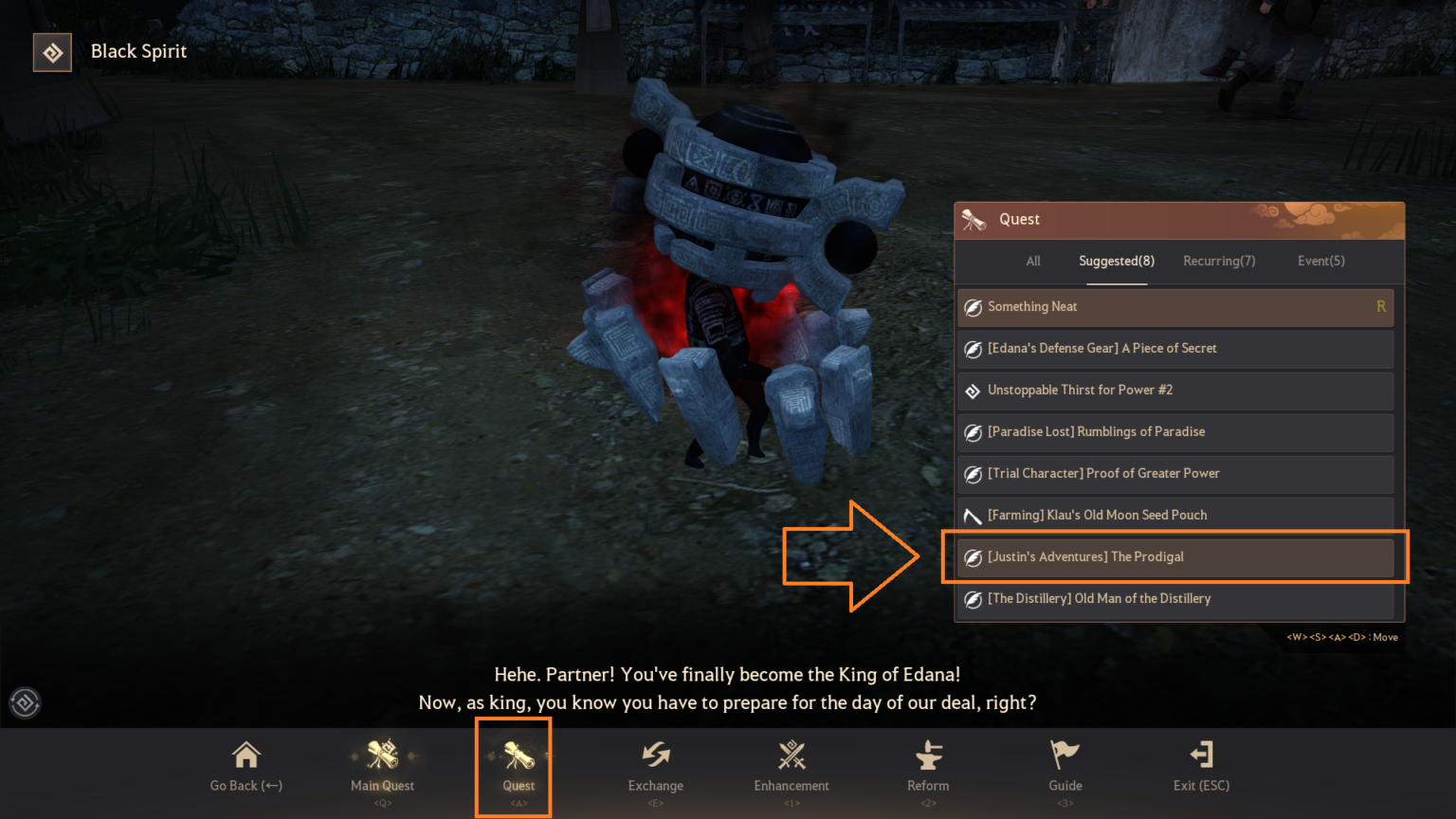Expand the Quest panel header
Viewport: 1456px width, 819px height.
coord(1179,219)
